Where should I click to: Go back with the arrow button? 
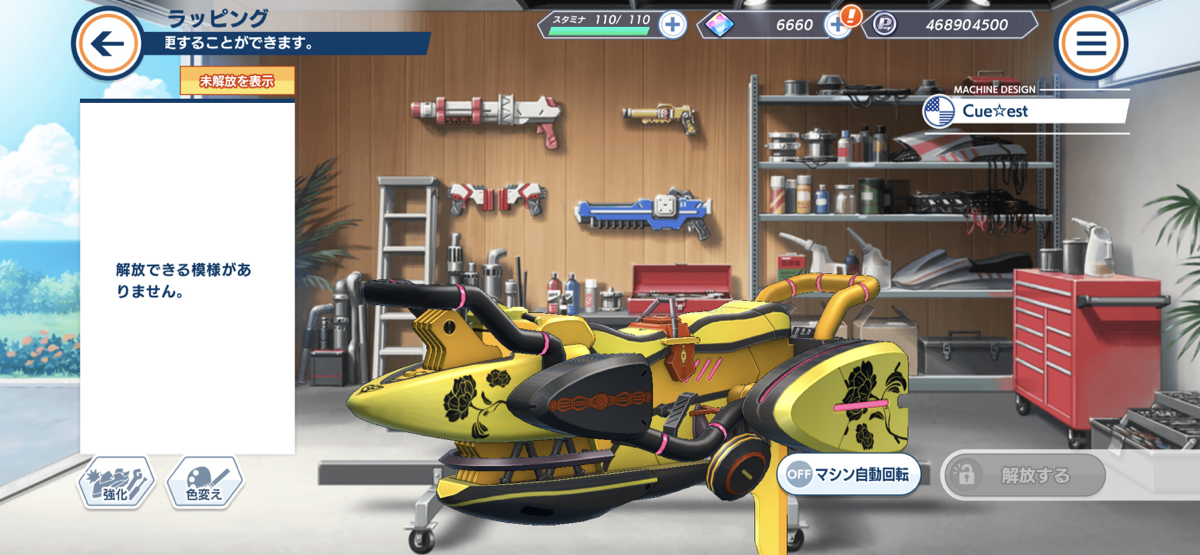coord(107,43)
